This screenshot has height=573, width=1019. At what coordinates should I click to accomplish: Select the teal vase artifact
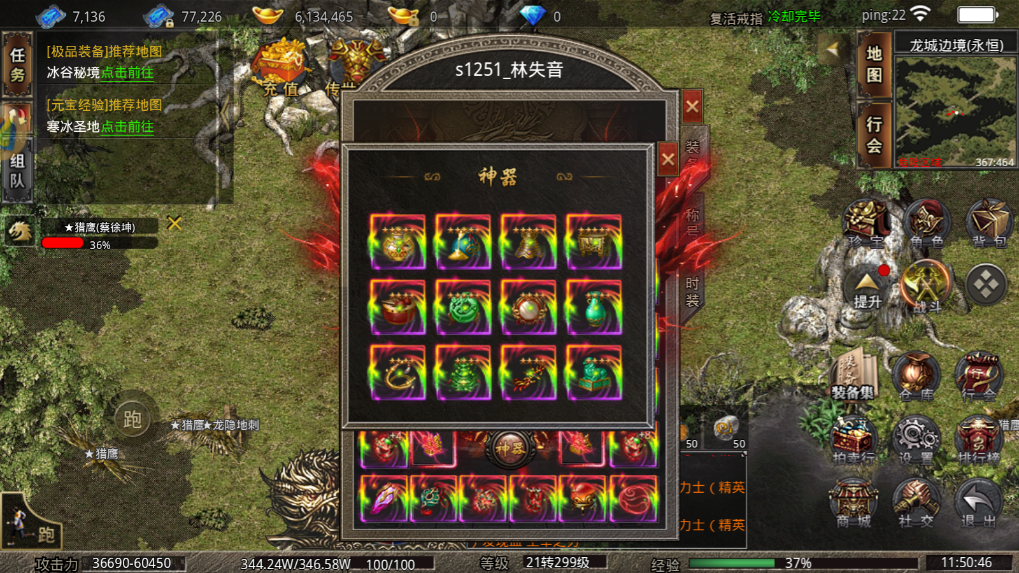593,307
